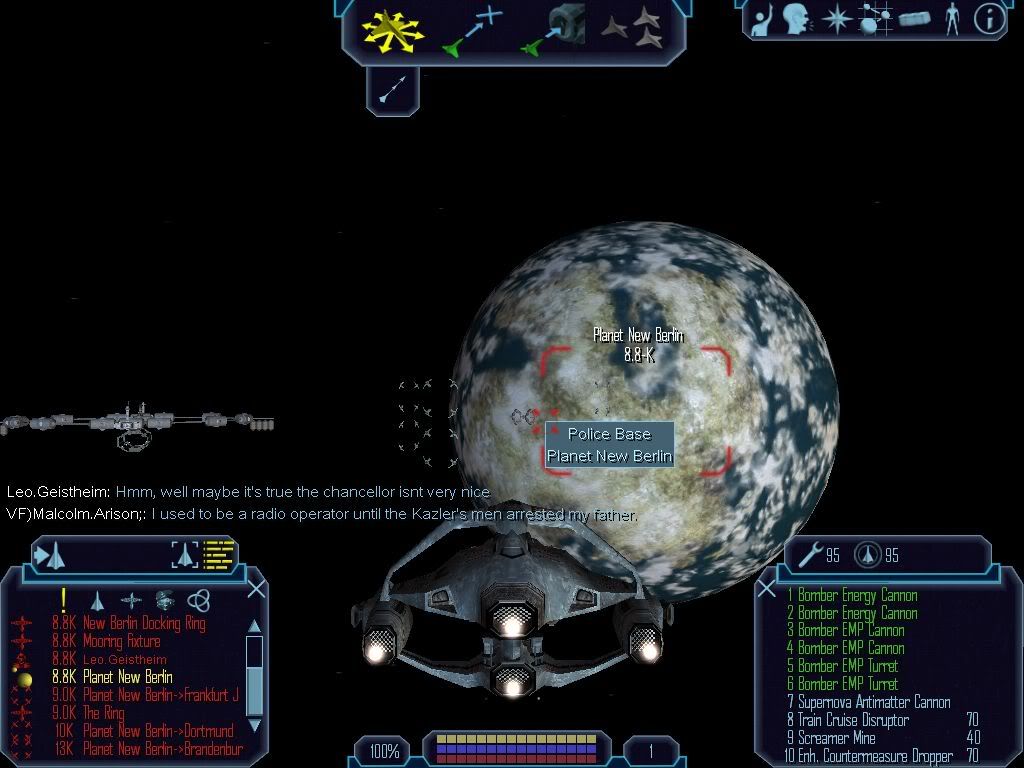
Task: Use the wrench repair nanobots icon
Action: [x=808, y=555]
